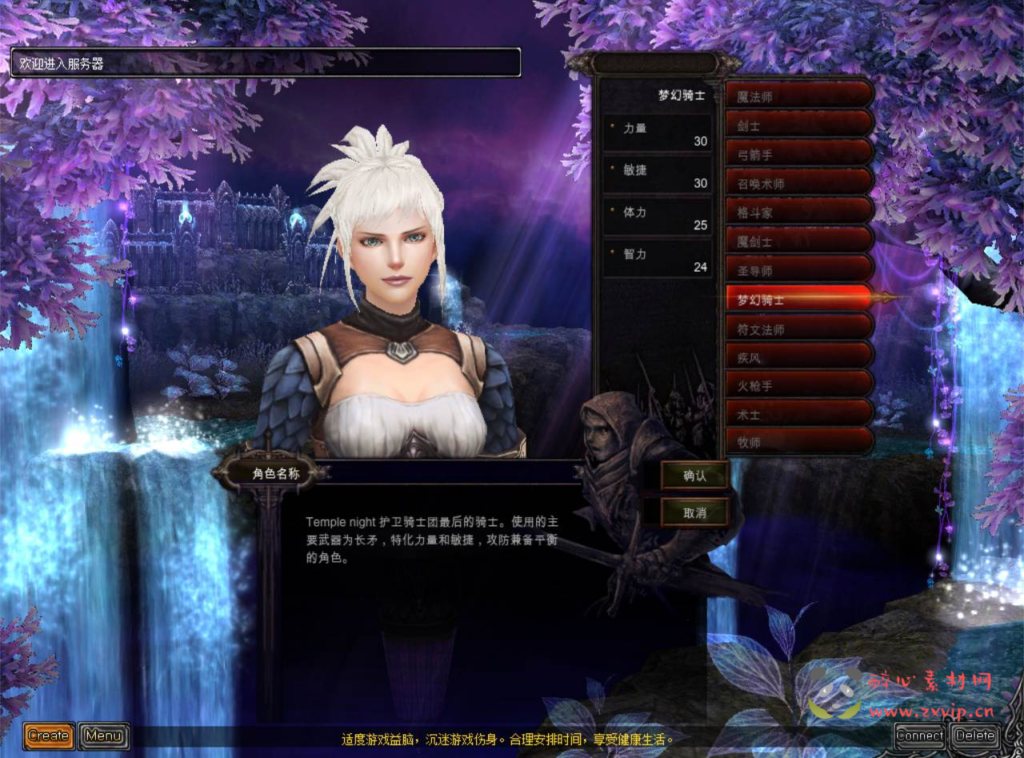Confirm character with the 确认 button
This screenshot has height=758, width=1024.
coord(695,476)
